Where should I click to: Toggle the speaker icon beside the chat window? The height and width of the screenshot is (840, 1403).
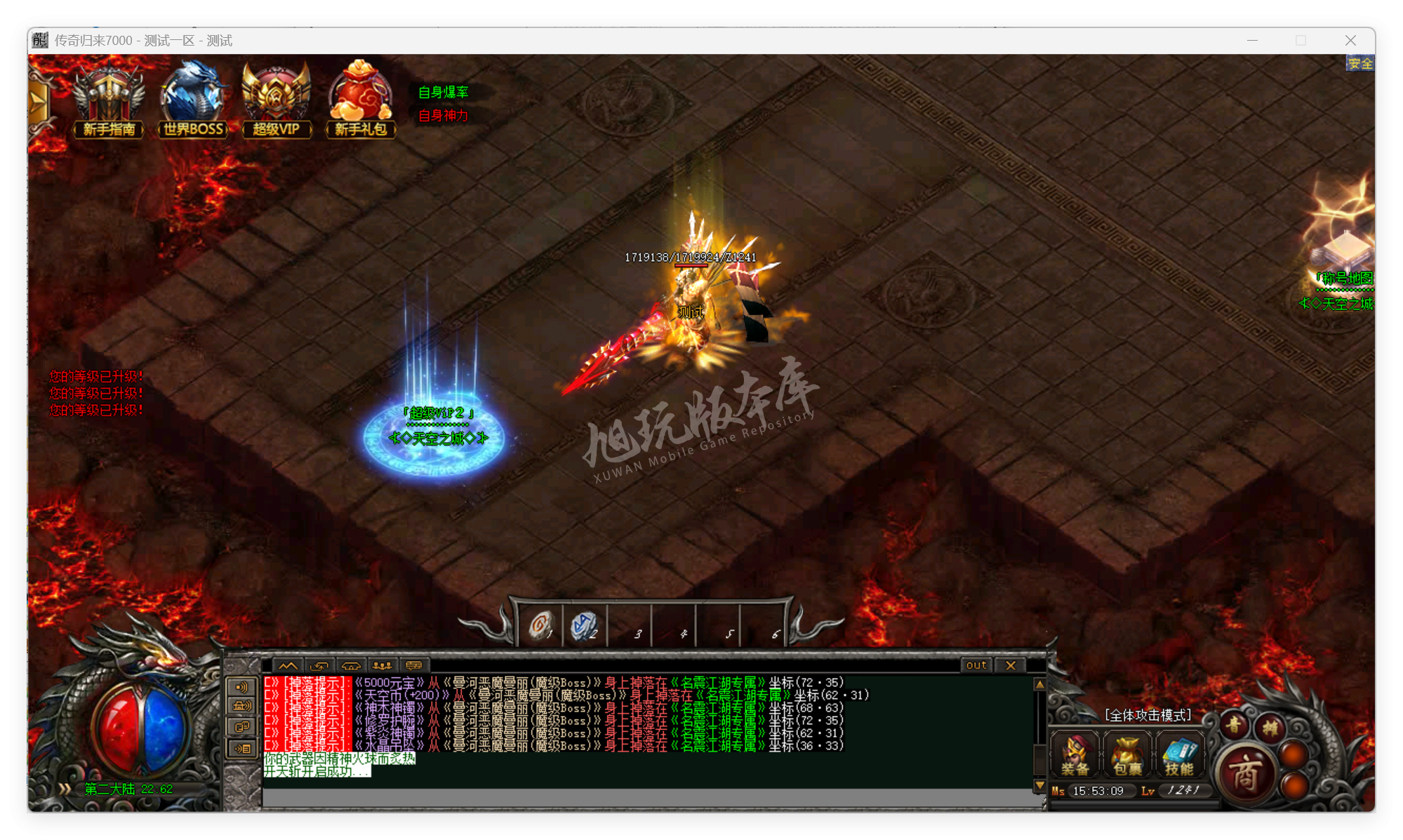(x=241, y=688)
